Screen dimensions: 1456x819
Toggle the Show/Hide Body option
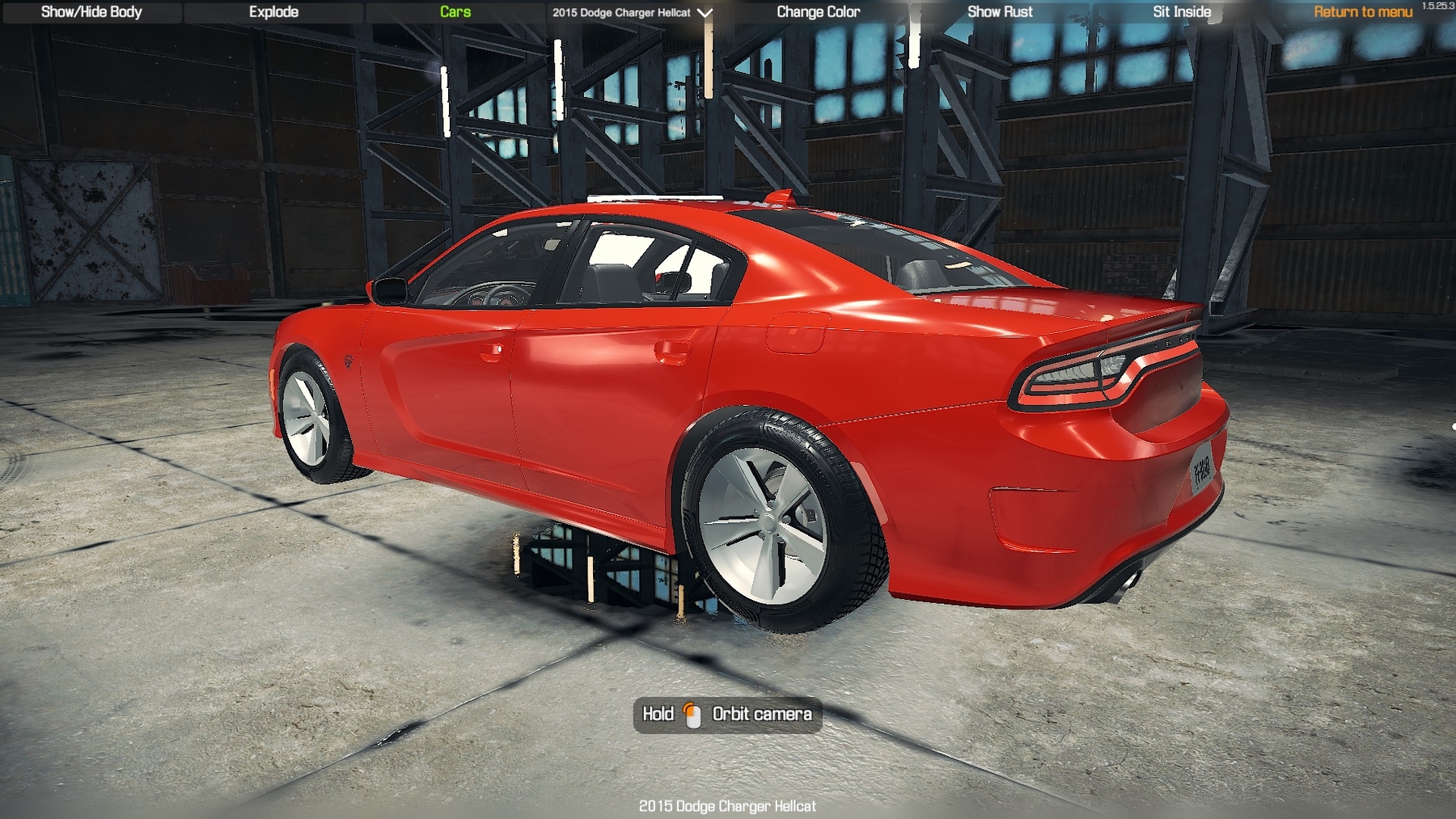(x=91, y=12)
